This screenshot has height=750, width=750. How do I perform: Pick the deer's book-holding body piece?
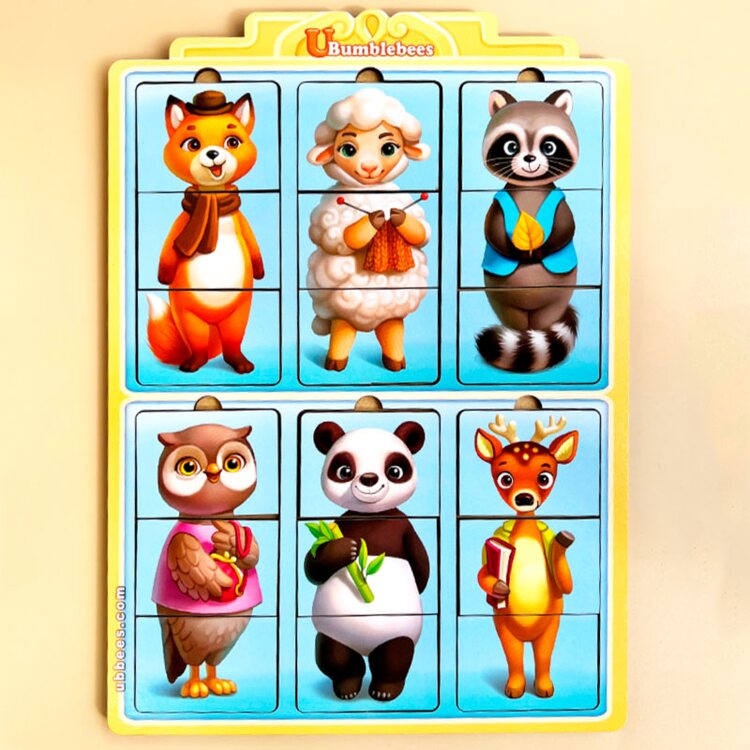(x=531, y=566)
